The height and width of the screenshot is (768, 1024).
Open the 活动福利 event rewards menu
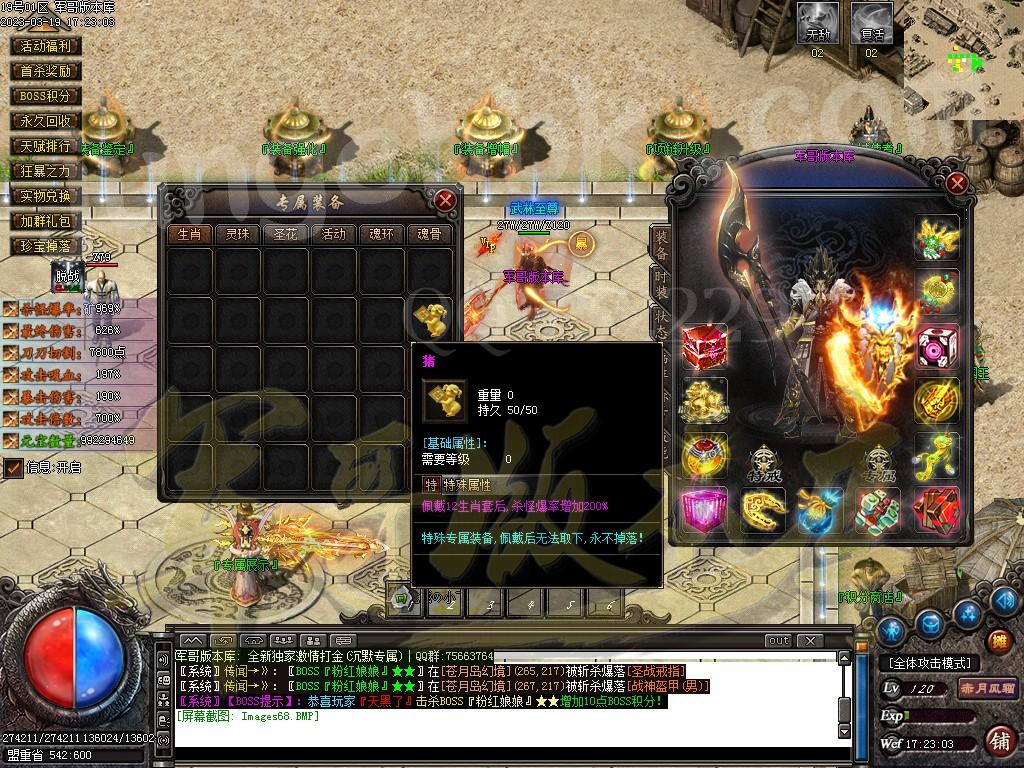46,46
